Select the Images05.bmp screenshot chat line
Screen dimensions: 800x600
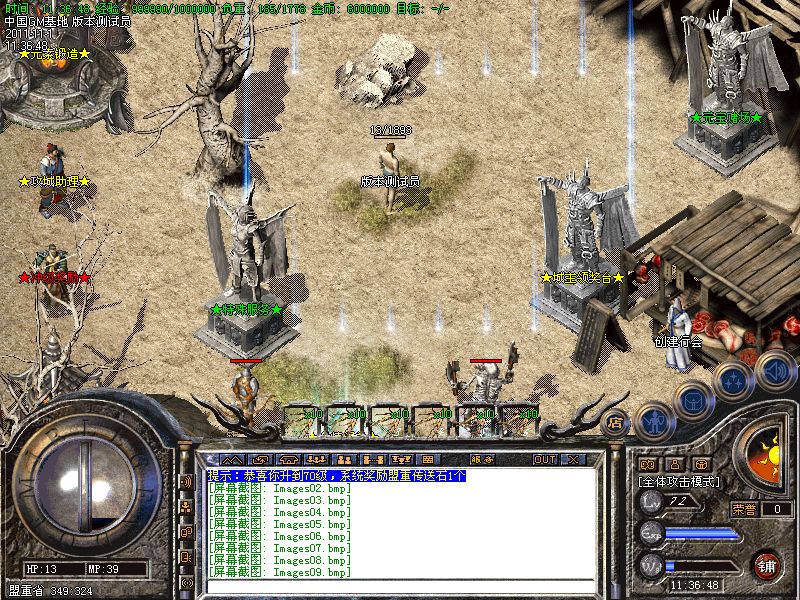click(279, 524)
